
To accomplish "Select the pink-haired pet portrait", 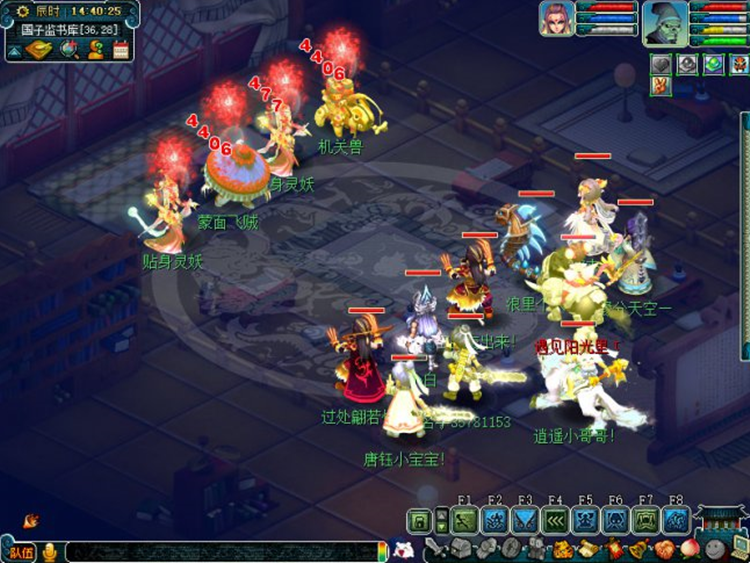I will (x=556, y=18).
